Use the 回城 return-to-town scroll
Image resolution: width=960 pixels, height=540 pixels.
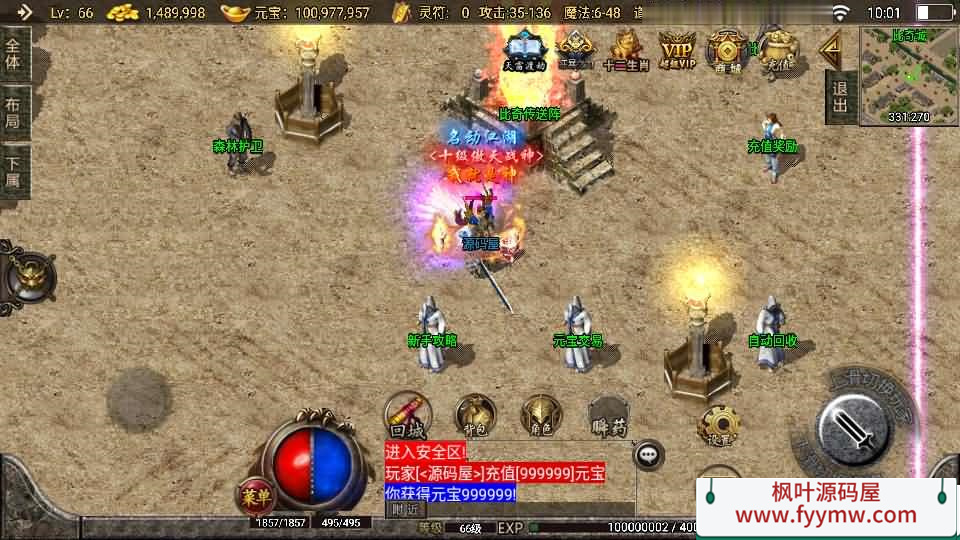(409, 413)
